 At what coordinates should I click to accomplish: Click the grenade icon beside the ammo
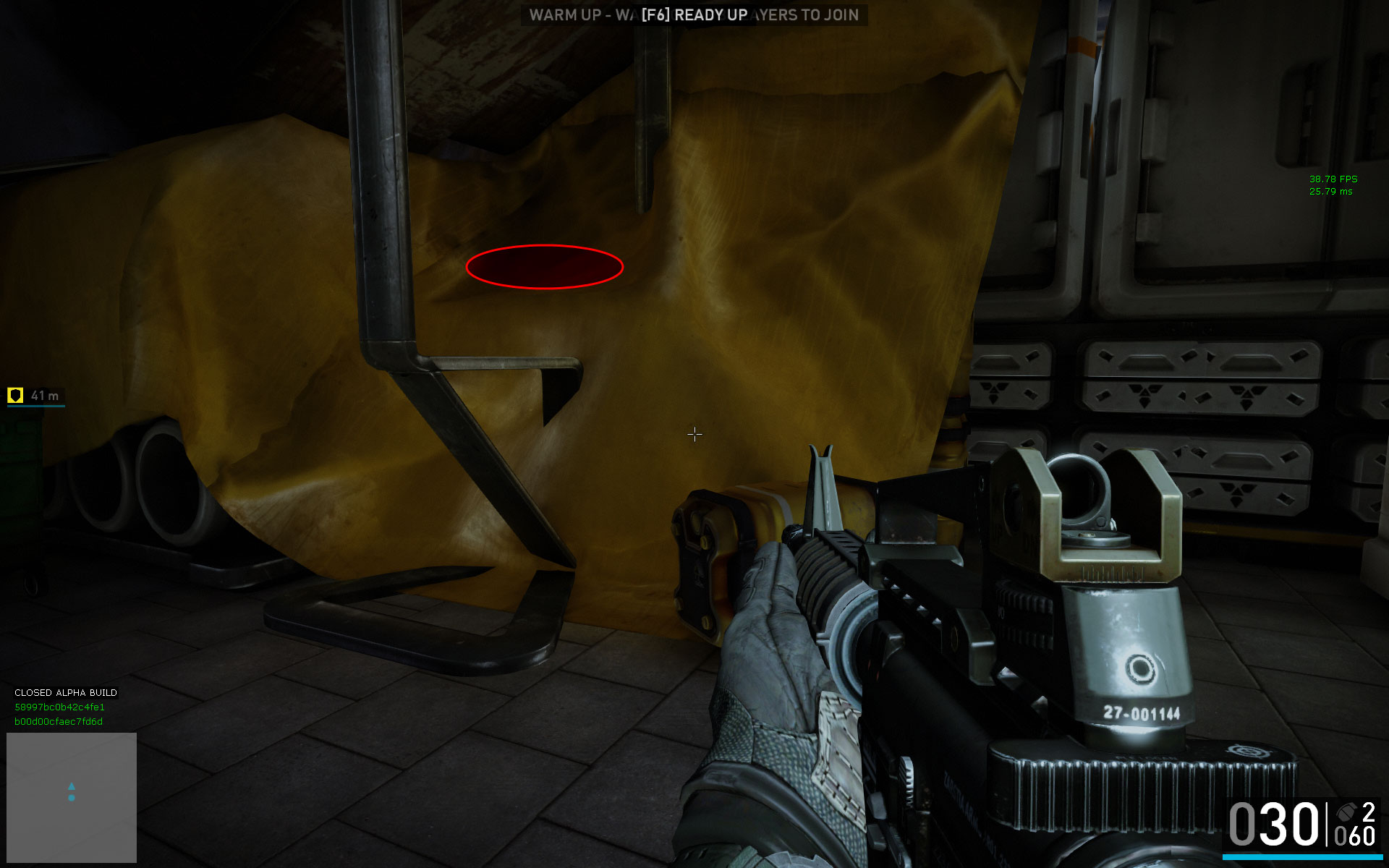tap(1346, 812)
